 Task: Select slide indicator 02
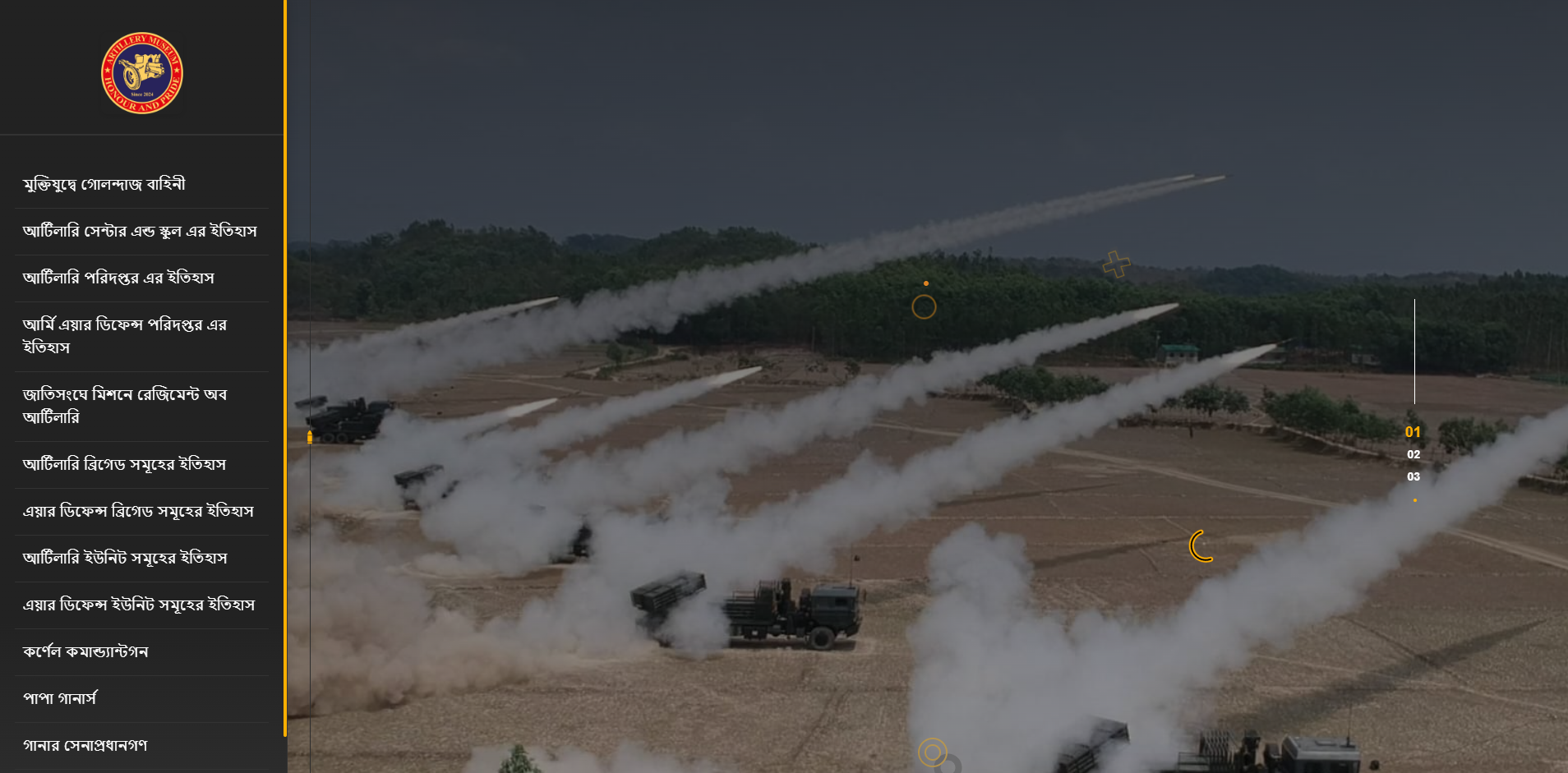[x=1414, y=453]
